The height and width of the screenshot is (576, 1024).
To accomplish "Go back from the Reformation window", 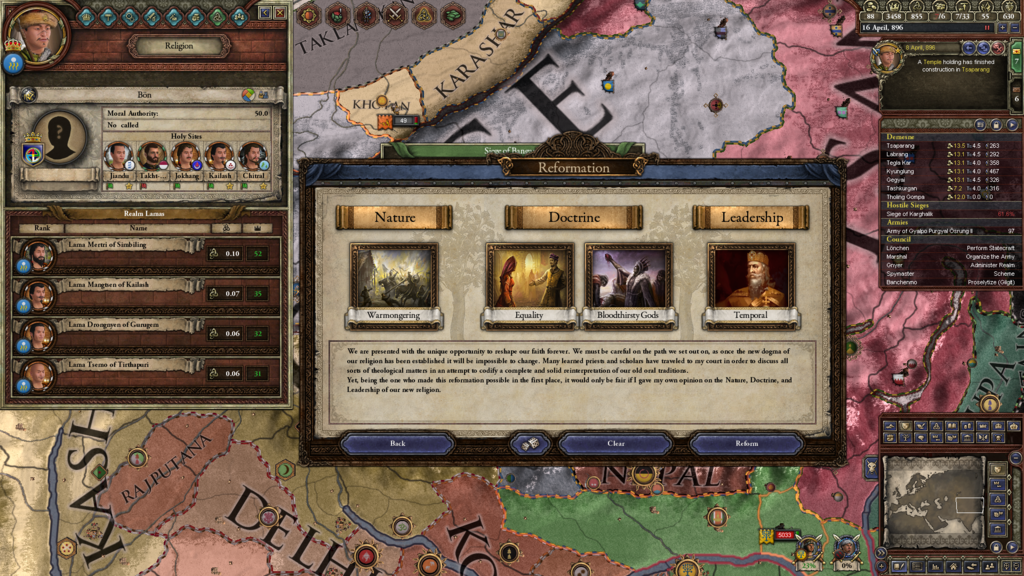I will [x=398, y=443].
